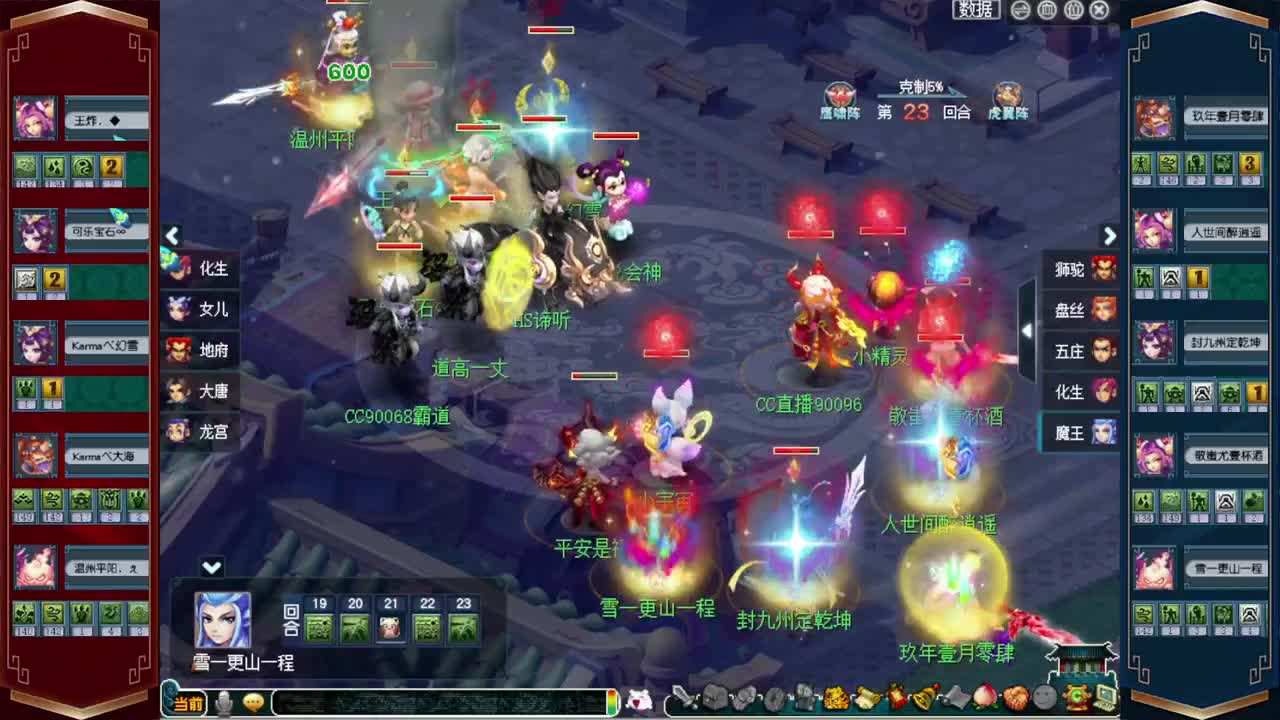This screenshot has height=720, width=1280.
Task: Toggle the first round display option right of 数据
Action: pos(1048,10)
